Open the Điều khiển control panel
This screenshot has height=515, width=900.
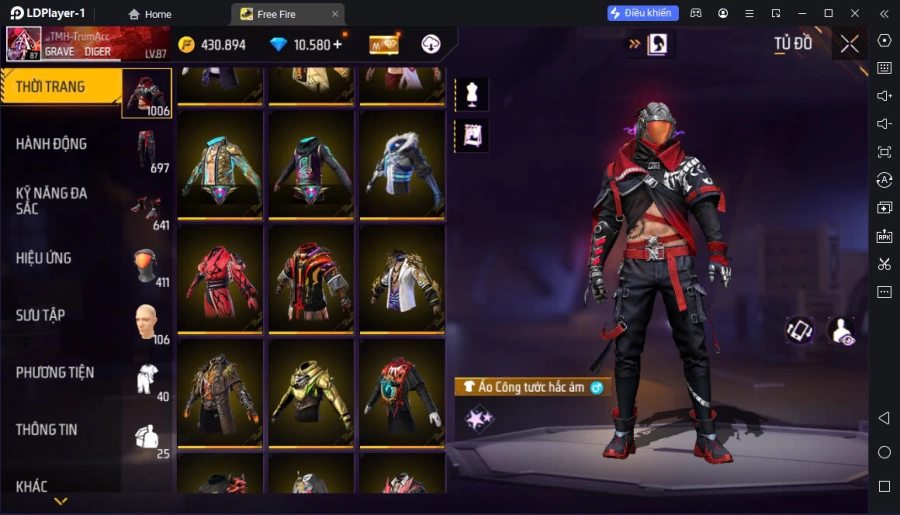pos(642,13)
